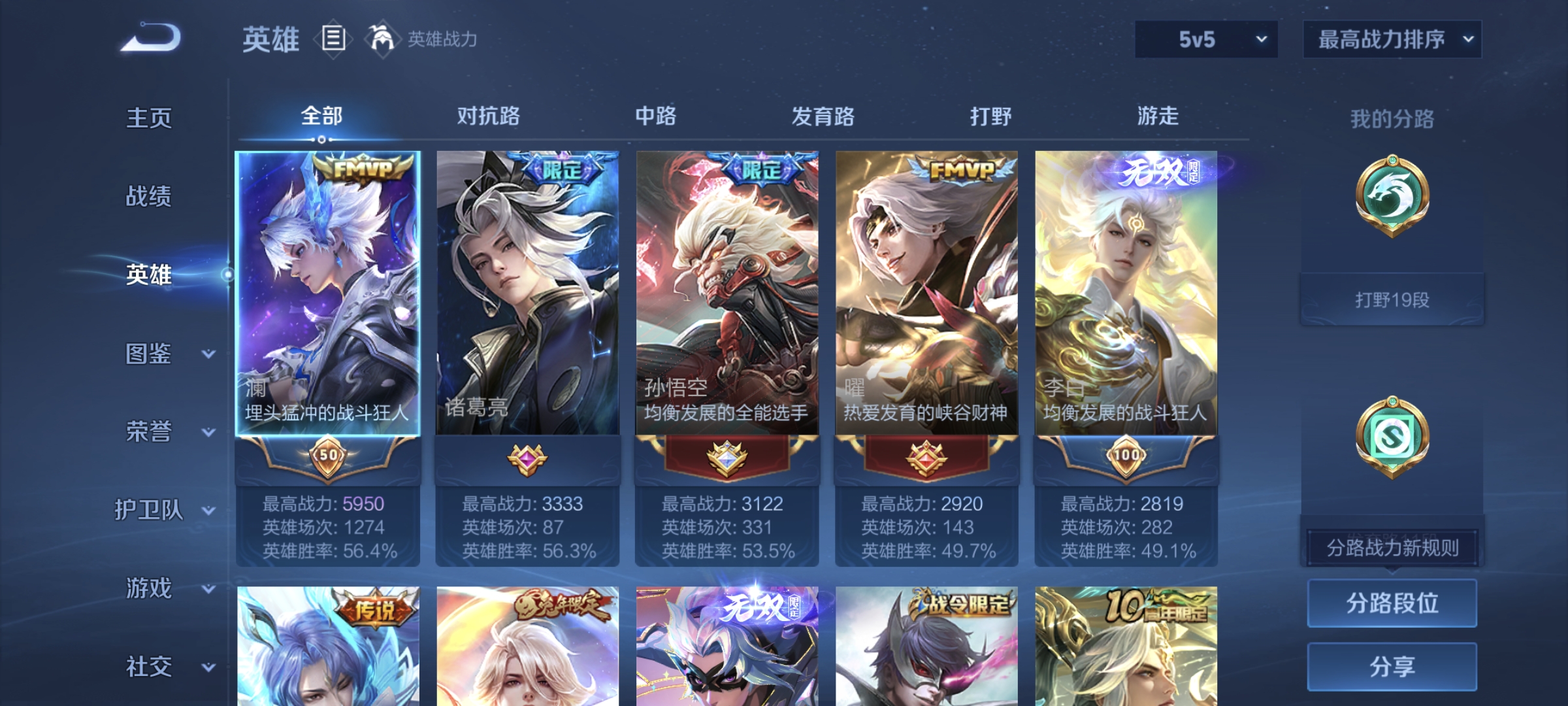Click the 分享 button

coord(1392,665)
